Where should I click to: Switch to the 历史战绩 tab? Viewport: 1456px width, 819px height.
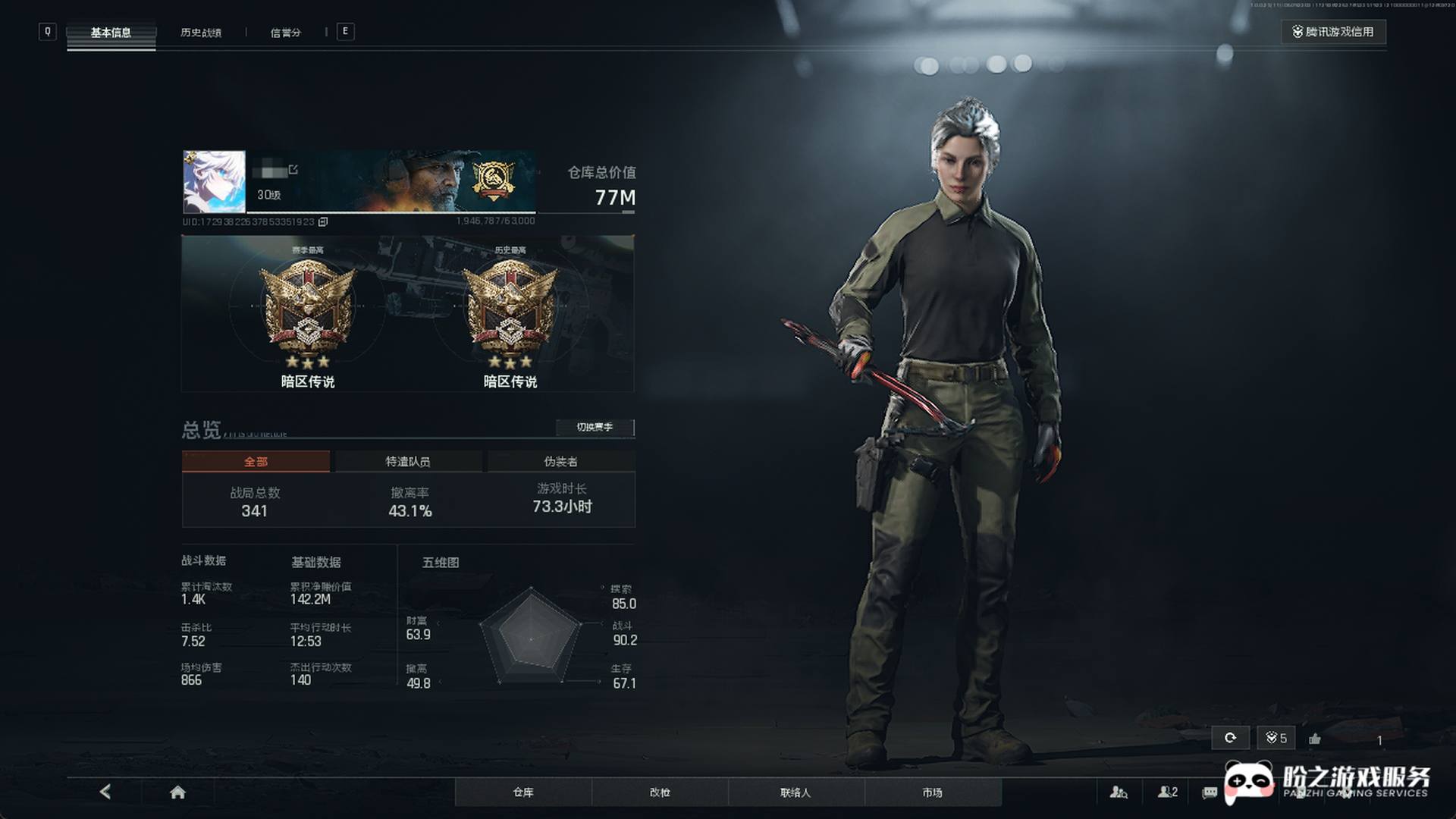click(x=201, y=33)
